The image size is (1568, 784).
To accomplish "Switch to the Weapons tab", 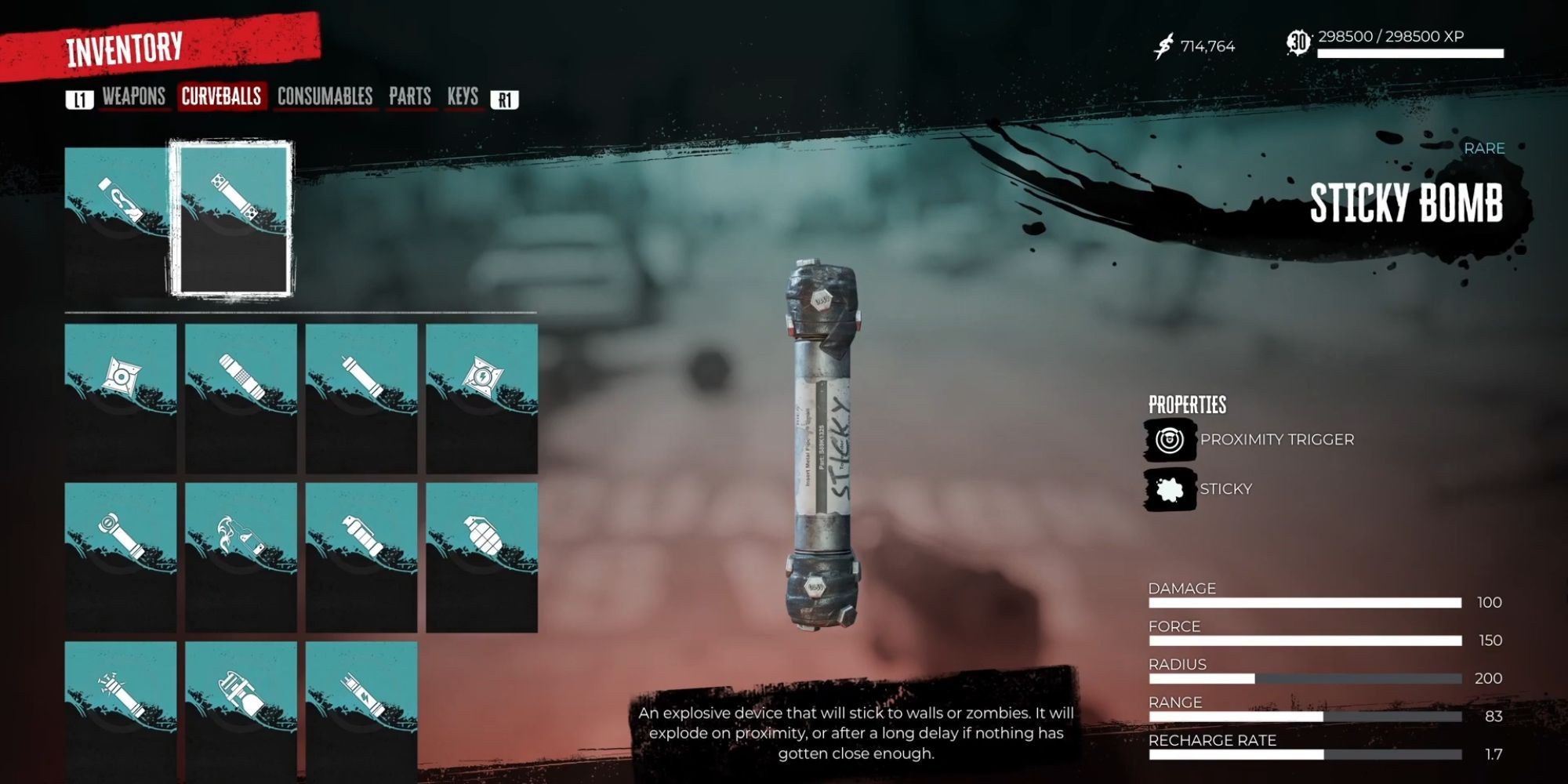I will [x=133, y=96].
